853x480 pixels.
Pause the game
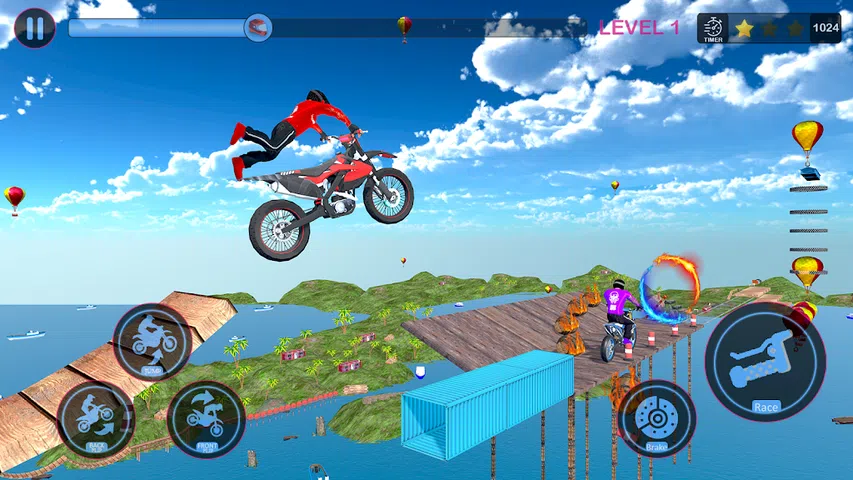coord(34,27)
